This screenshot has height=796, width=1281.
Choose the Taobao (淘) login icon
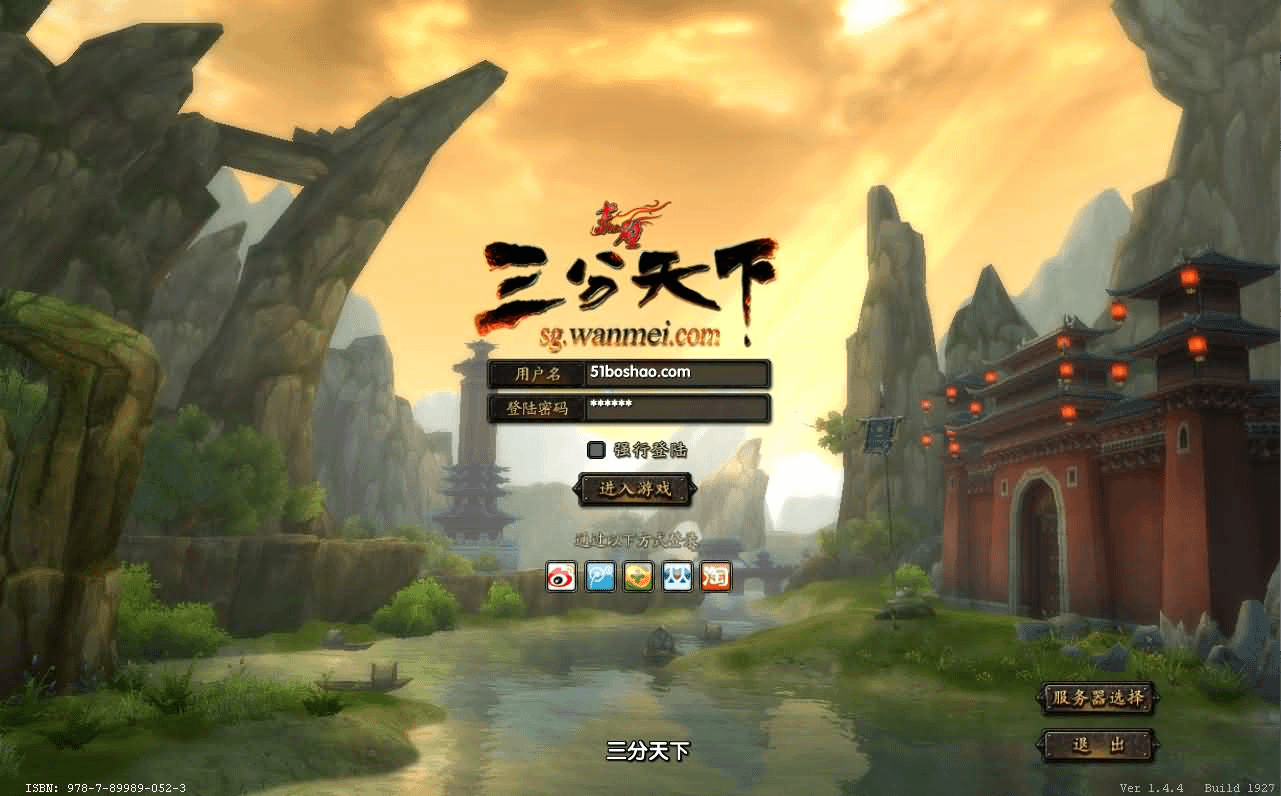(x=716, y=577)
